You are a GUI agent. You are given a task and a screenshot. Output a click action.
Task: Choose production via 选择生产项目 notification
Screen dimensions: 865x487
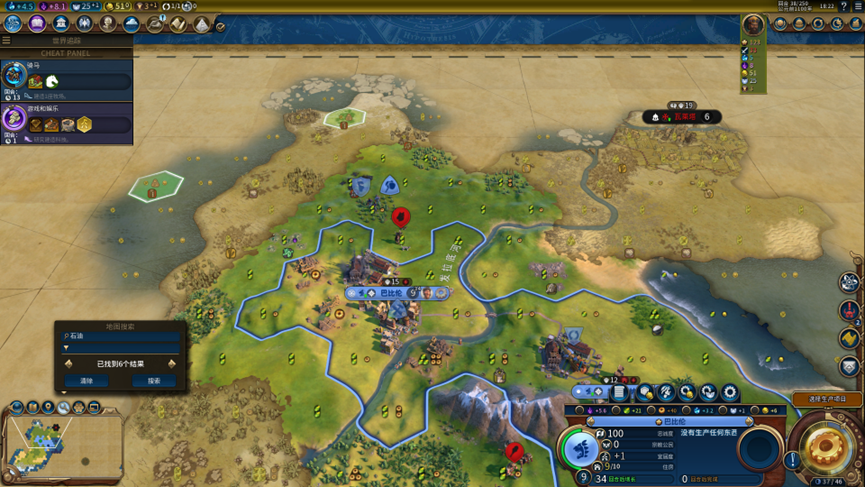826,399
